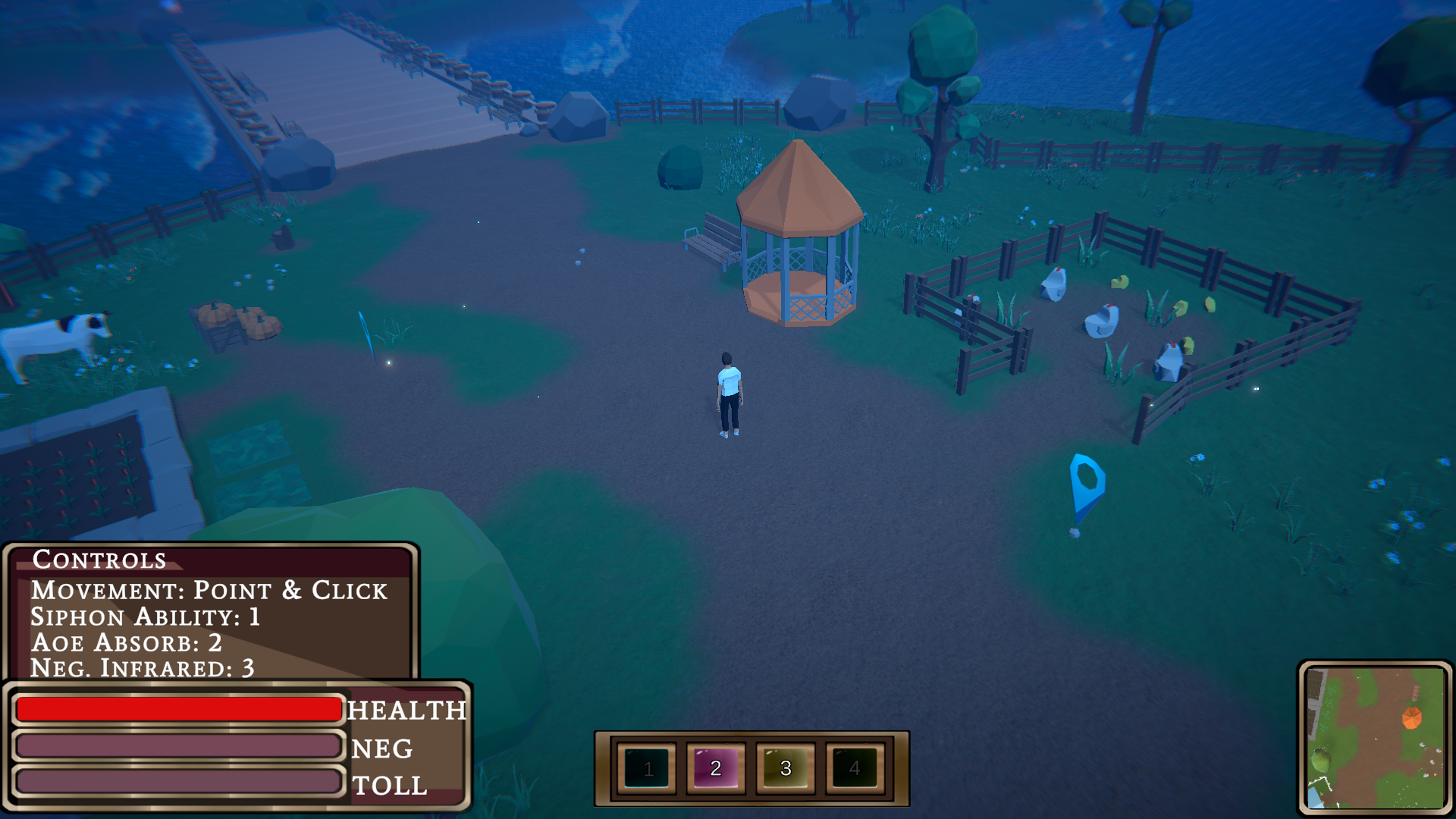Activate ability slot 1 in the hotbar
Image resolution: width=1456 pixels, height=819 pixels.
coord(647,768)
